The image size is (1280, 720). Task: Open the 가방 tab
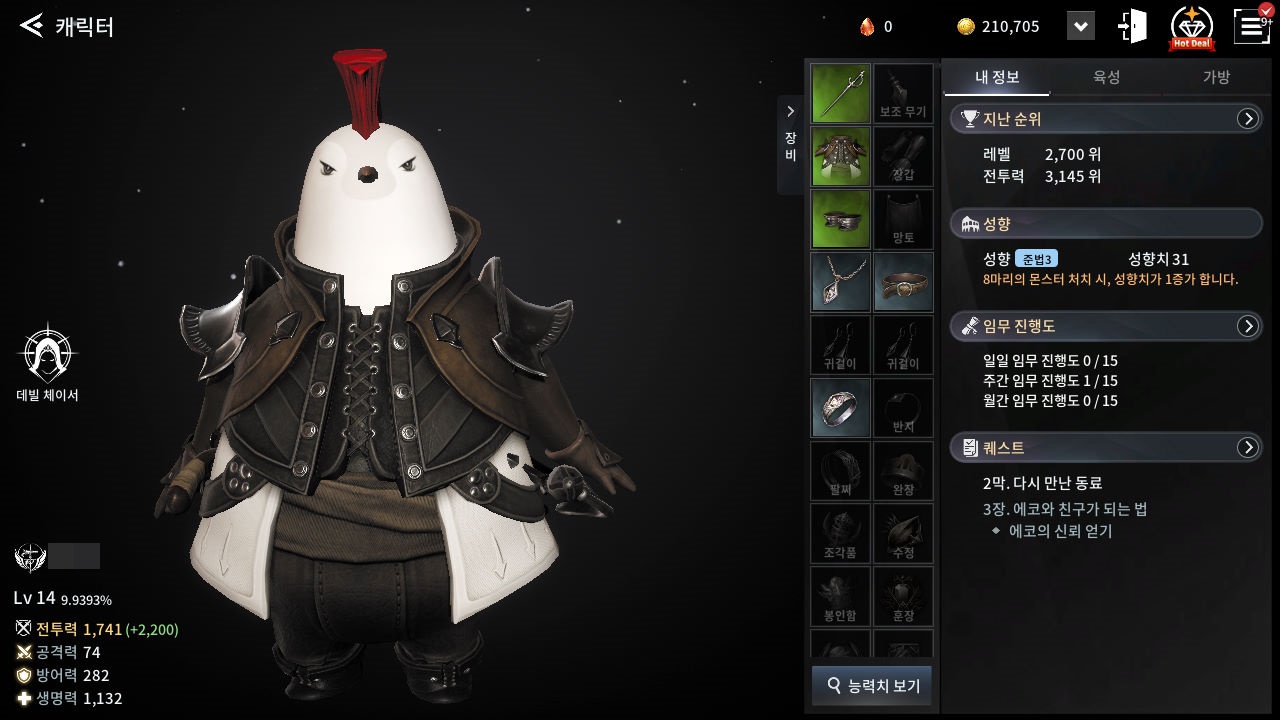(x=1216, y=77)
